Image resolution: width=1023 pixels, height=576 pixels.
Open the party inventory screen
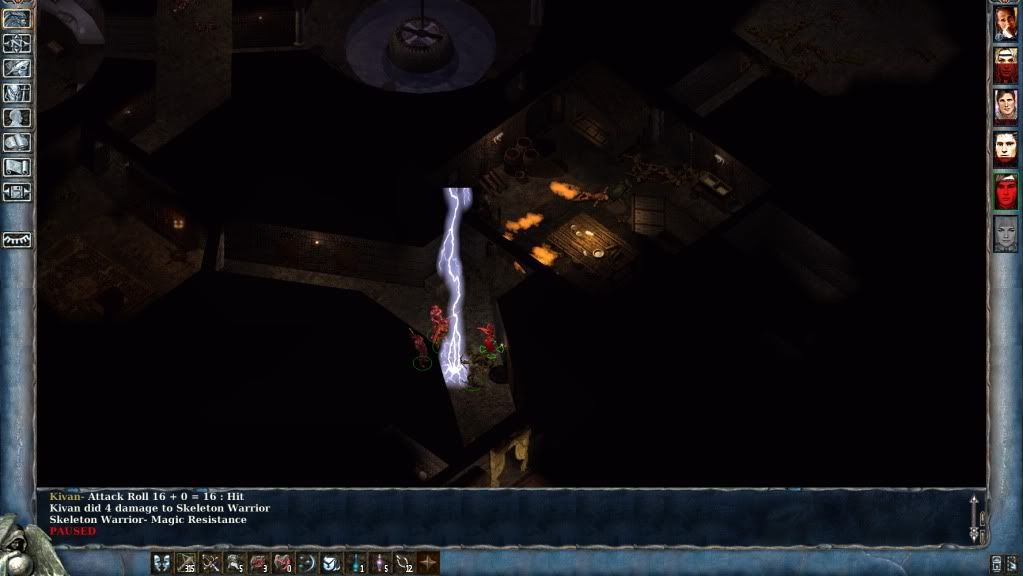pyautogui.click(x=17, y=93)
